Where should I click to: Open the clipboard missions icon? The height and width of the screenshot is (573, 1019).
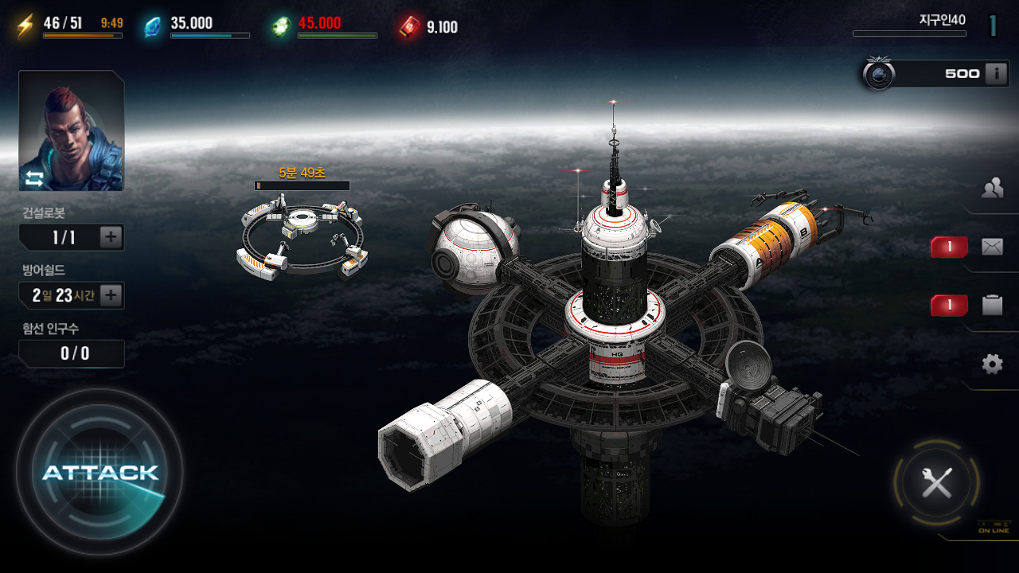click(991, 305)
